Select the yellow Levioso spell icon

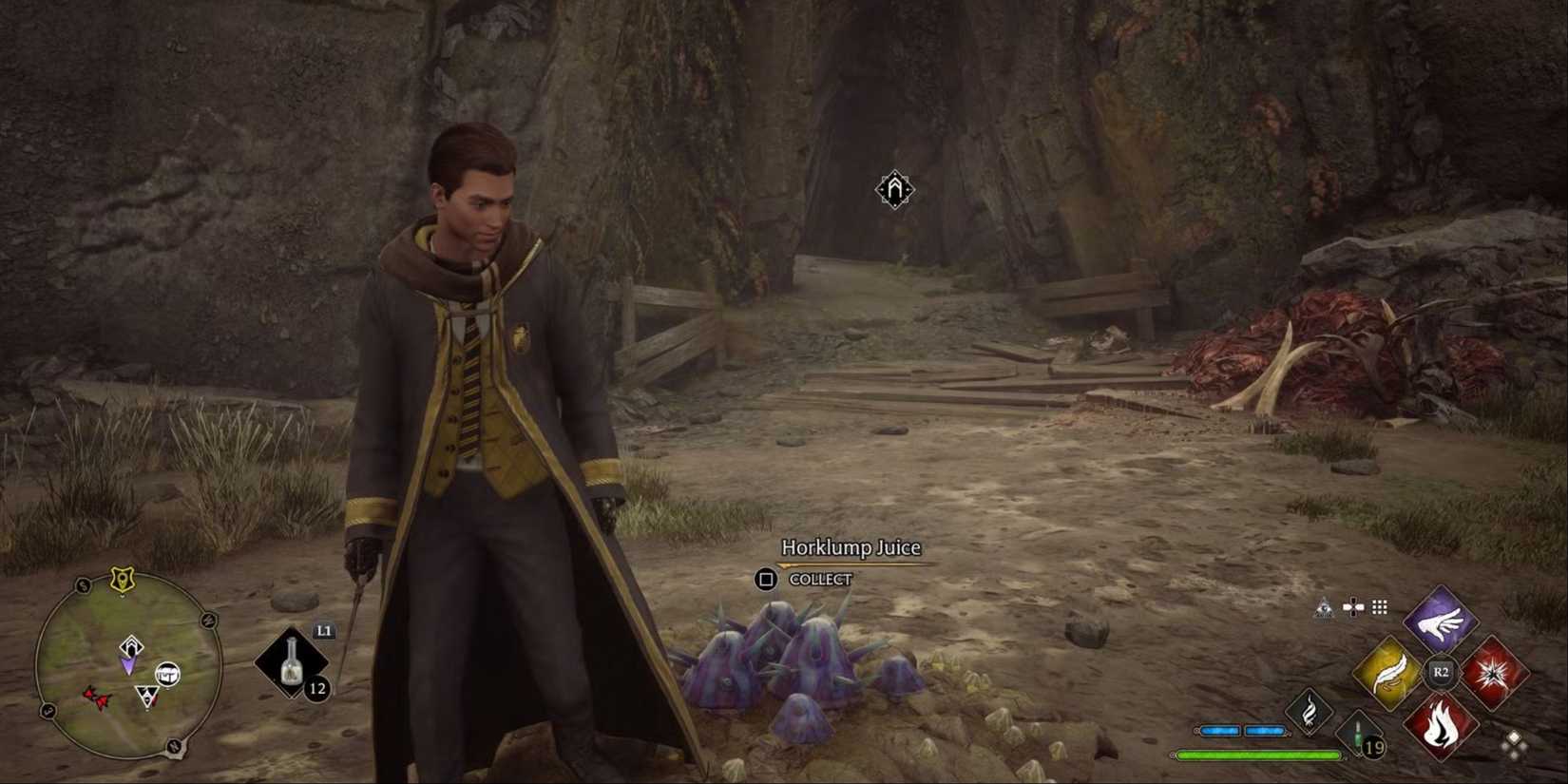[1388, 674]
